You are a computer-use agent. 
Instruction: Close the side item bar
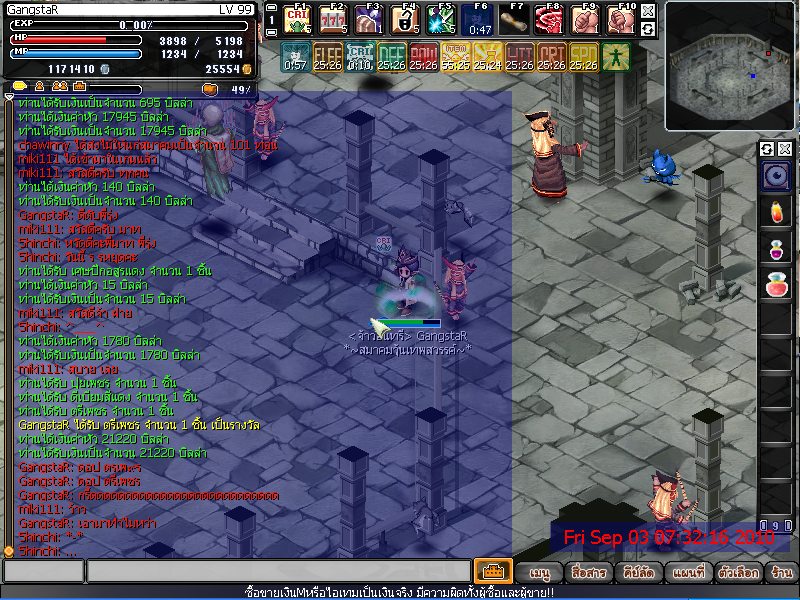pos(785,149)
